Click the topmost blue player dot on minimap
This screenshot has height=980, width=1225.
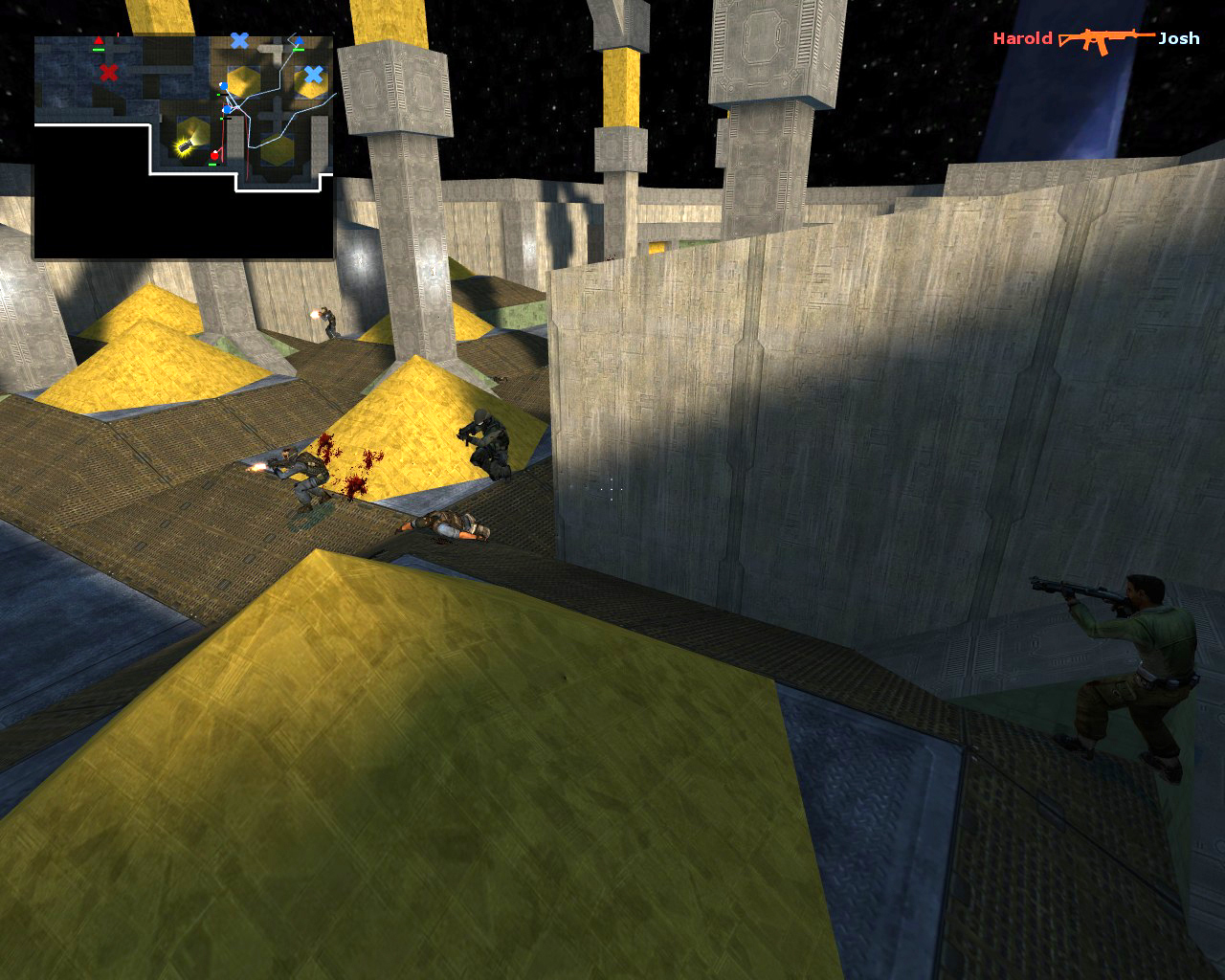223,85
